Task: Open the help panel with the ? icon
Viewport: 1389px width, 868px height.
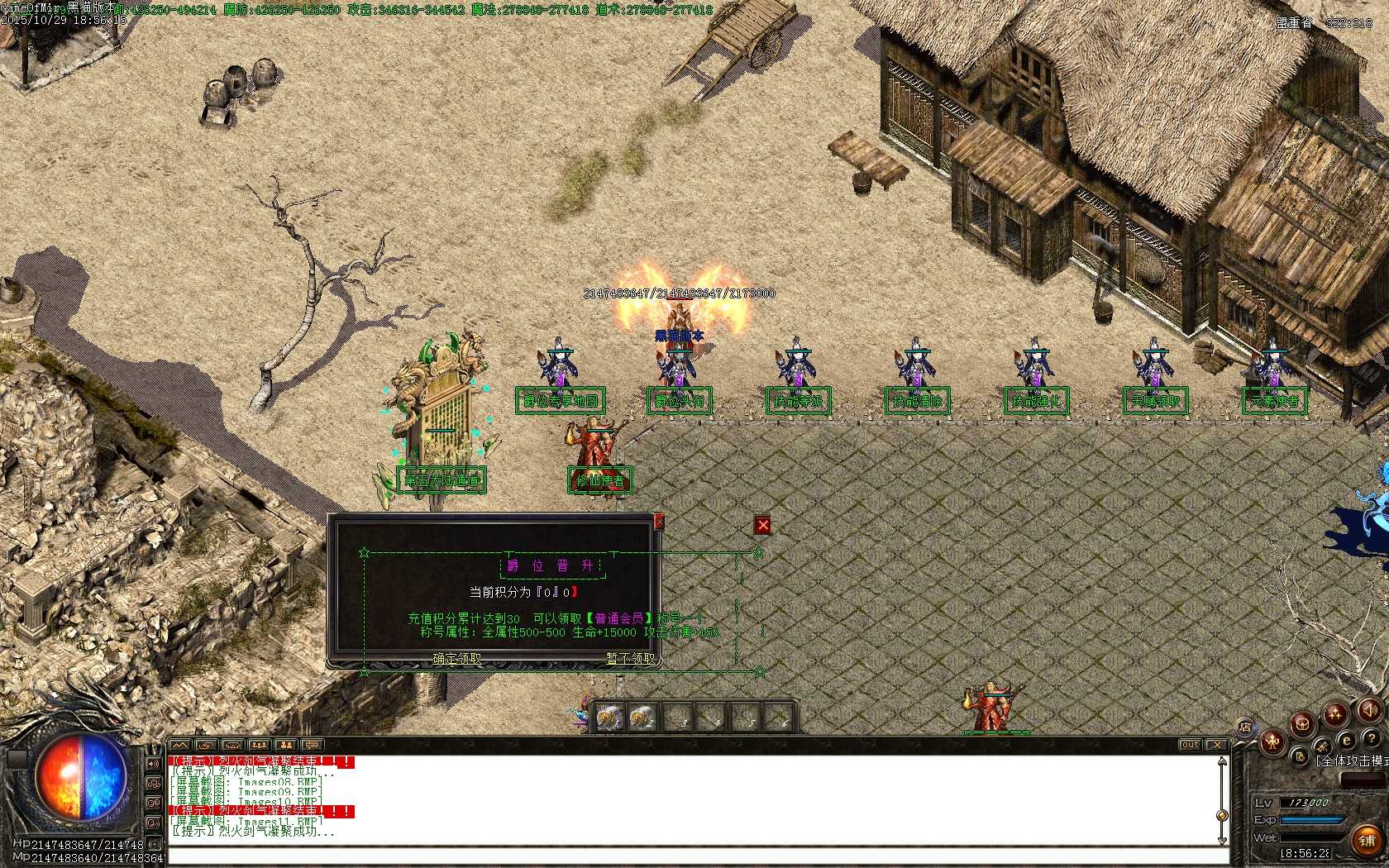Action: [x=1372, y=738]
